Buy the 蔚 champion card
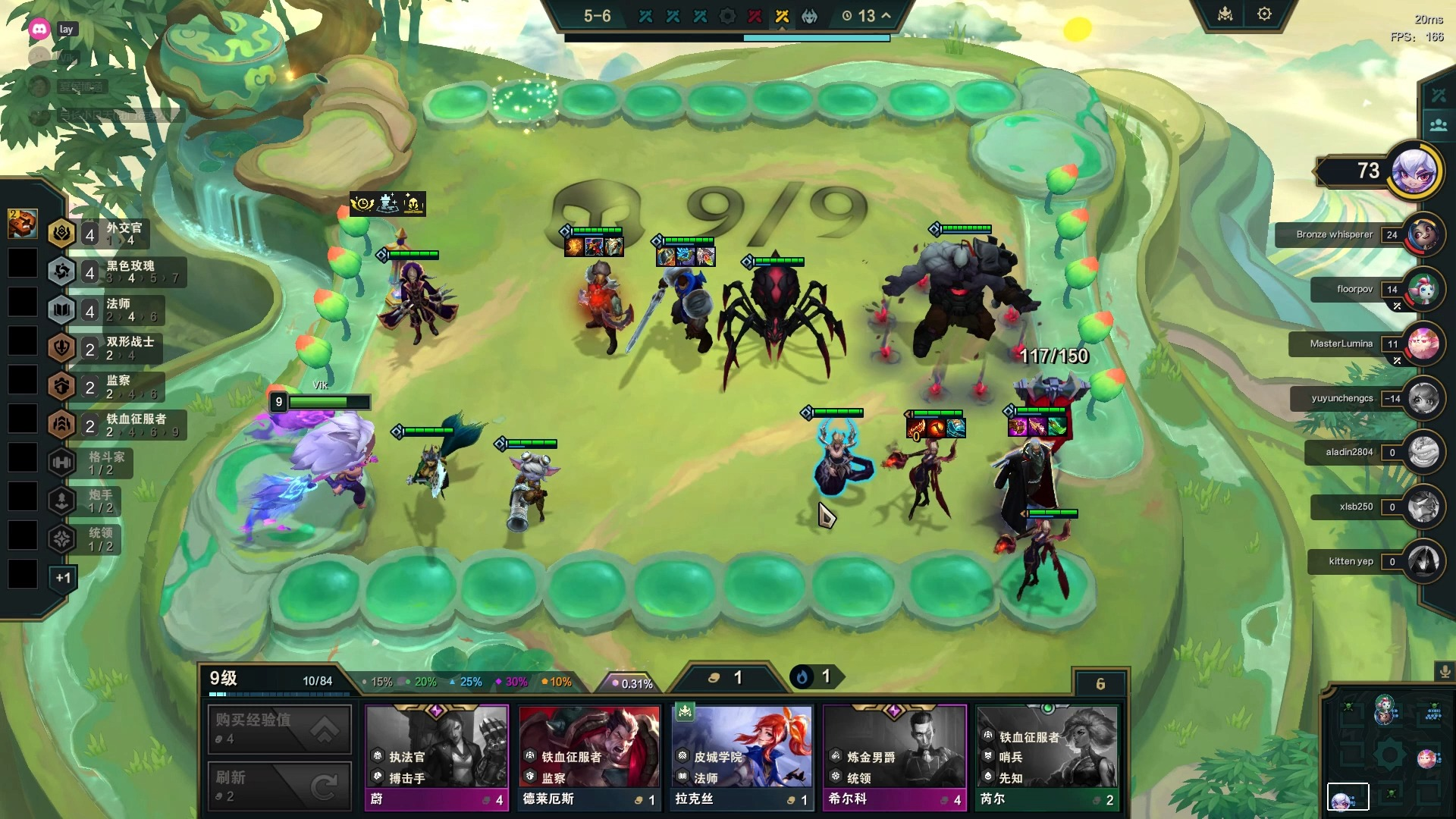The width and height of the screenshot is (1456, 819). [437, 757]
